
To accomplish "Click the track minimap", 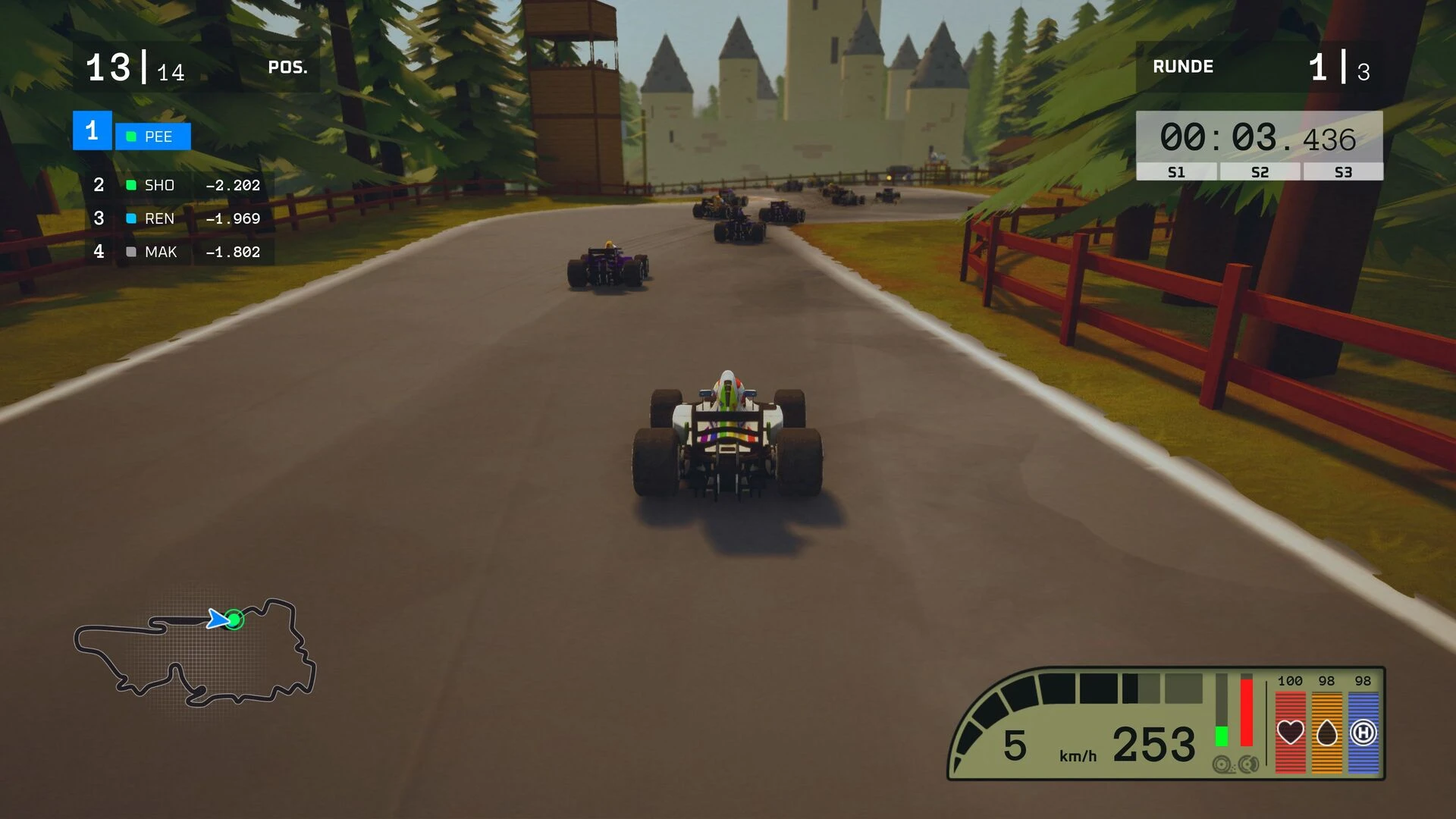I will (195, 652).
